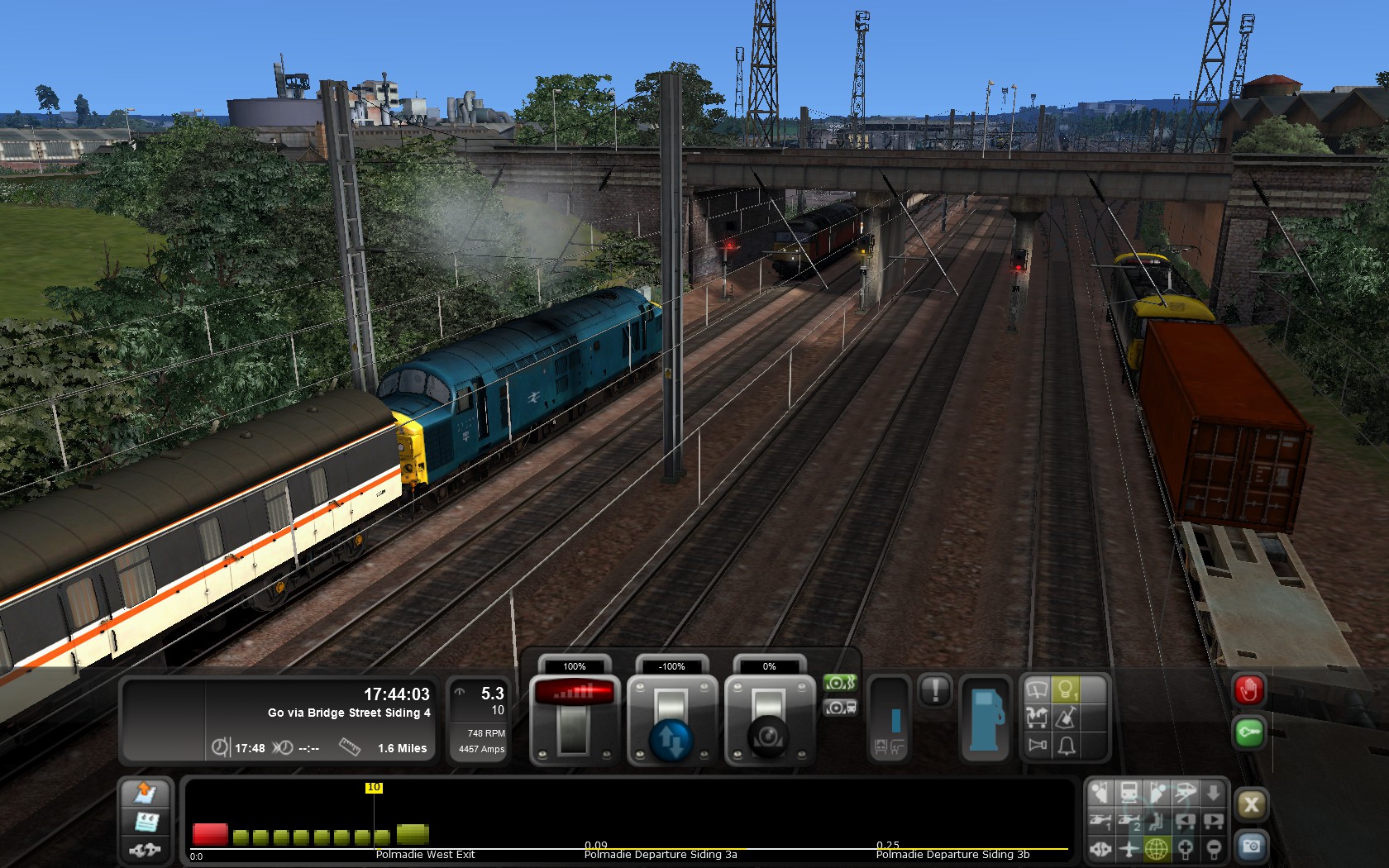Image resolution: width=1389 pixels, height=868 pixels.
Task: Close the HUD with the X button
Action: coord(1251,804)
